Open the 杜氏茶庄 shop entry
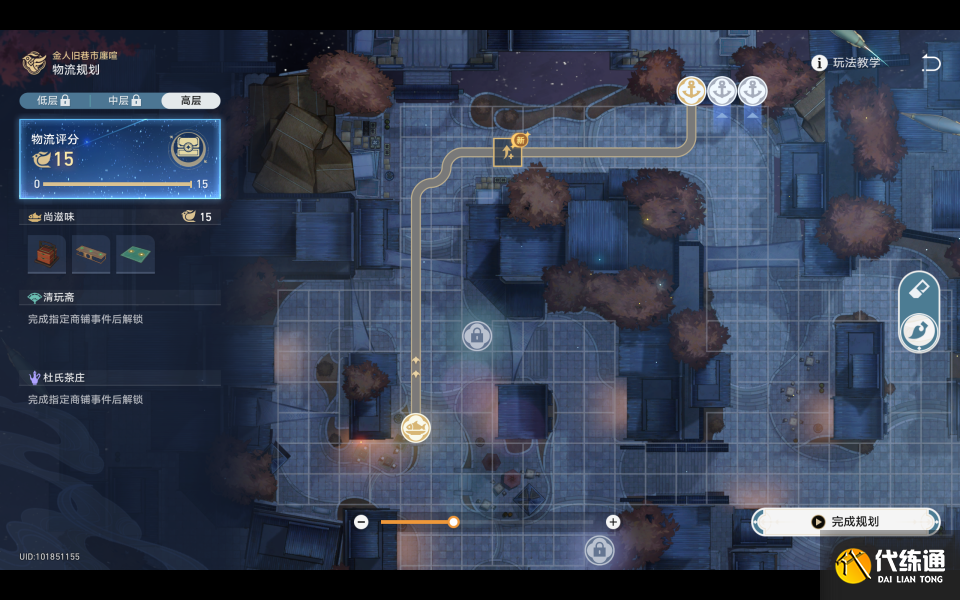 (64, 378)
